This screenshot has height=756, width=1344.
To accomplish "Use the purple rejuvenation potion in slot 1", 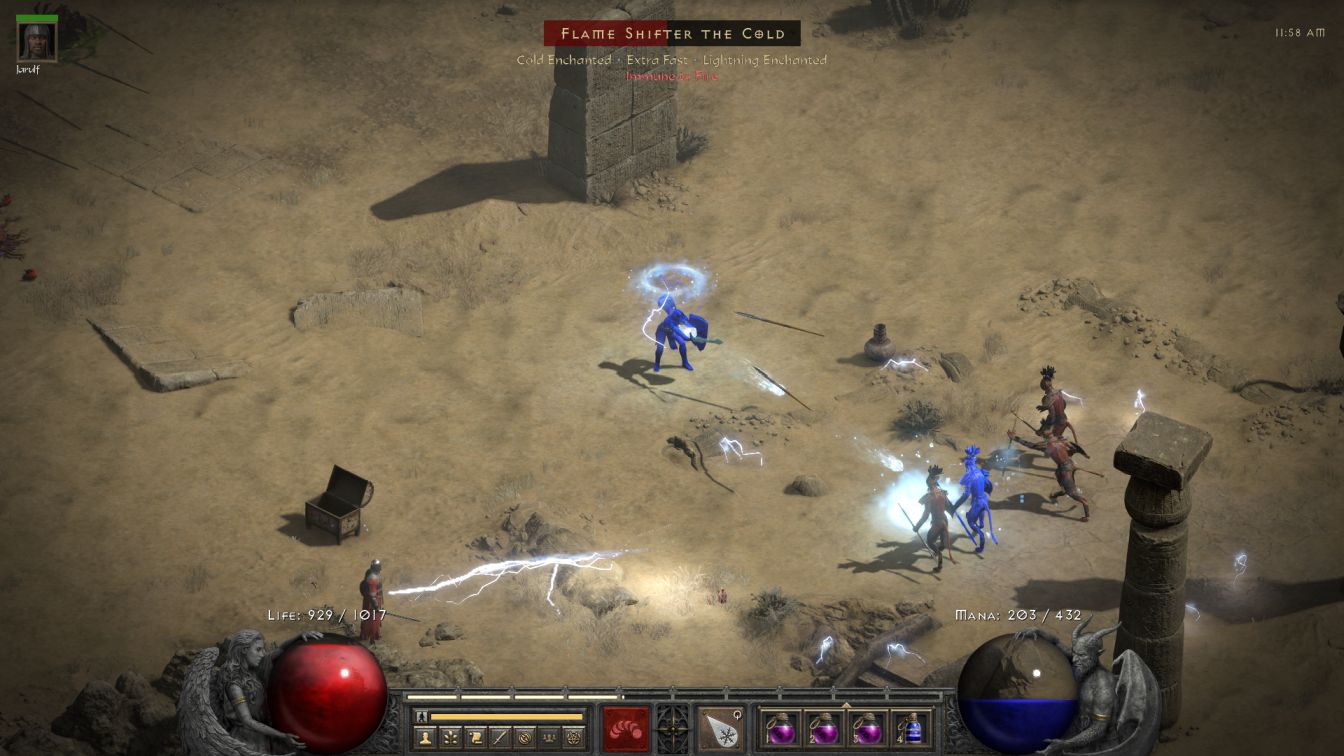I will (780, 728).
